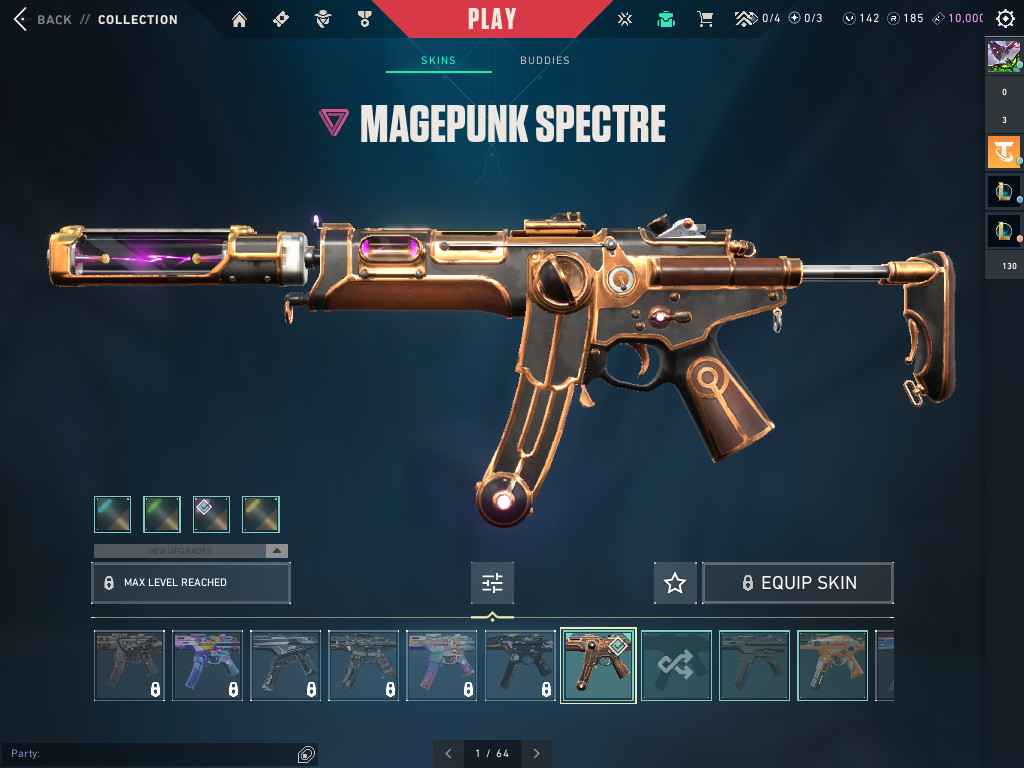Select the highlighted Magepunk Spectre thumbnail

point(598,665)
